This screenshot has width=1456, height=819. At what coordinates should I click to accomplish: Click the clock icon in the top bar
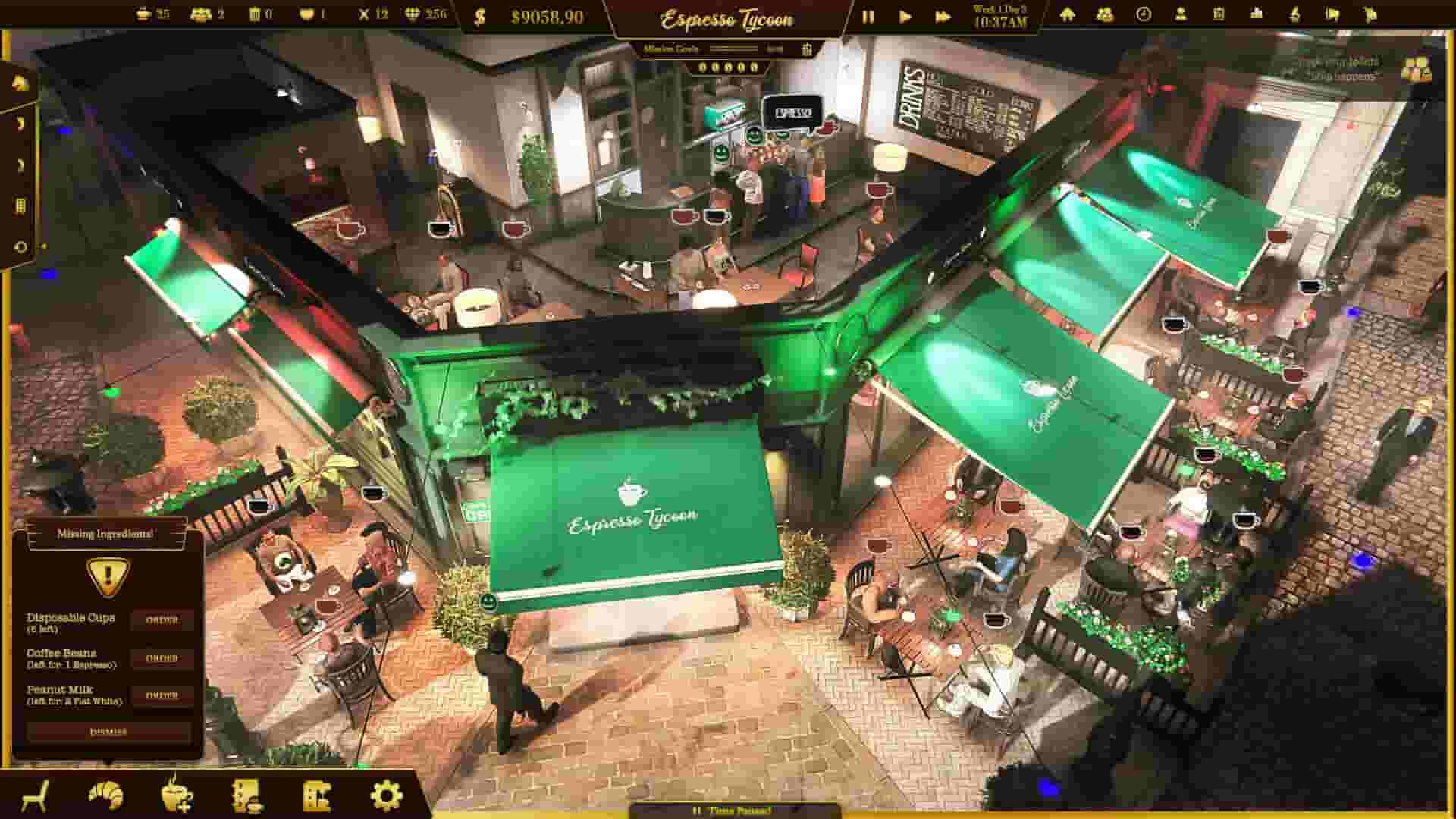pos(1144,15)
